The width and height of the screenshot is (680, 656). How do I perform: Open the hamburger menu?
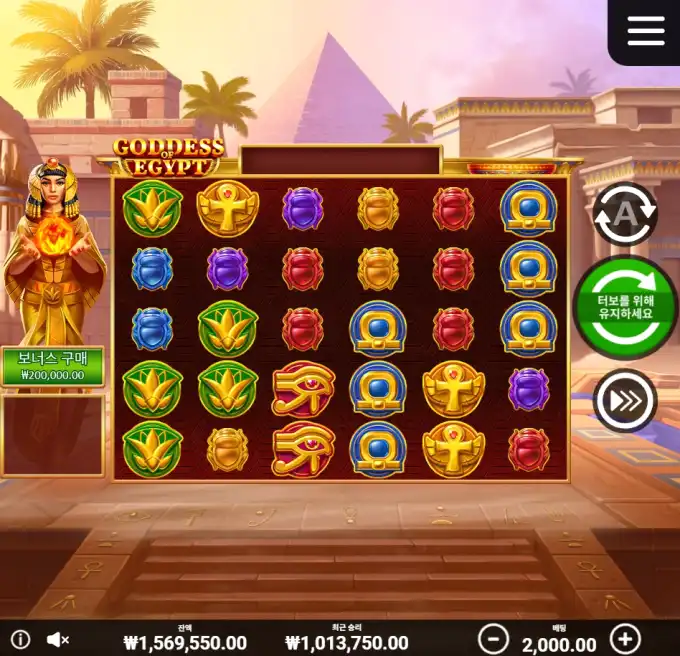coord(645,31)
